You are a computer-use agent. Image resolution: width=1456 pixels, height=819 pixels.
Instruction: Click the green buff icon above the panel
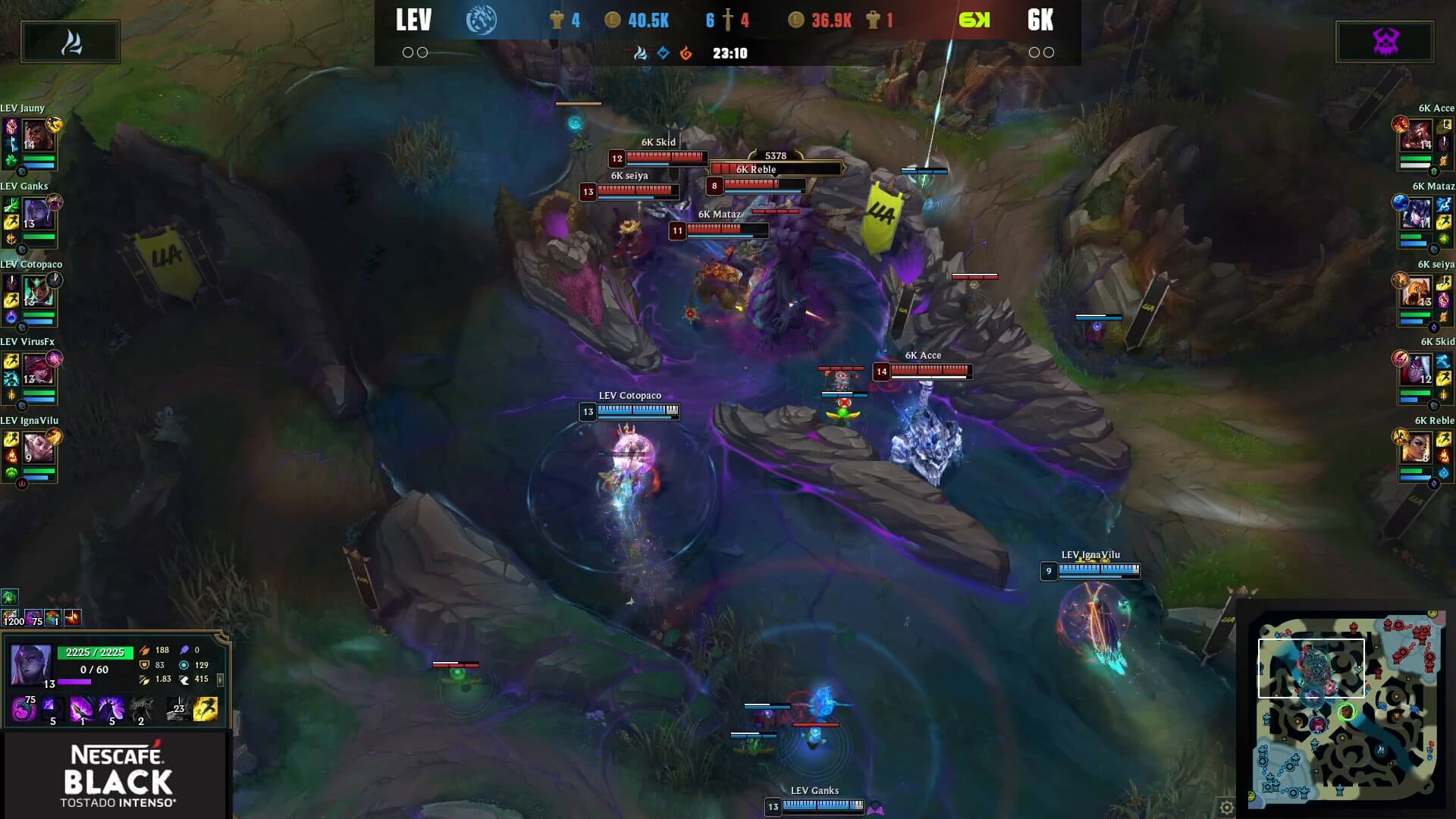click(x=9, y=598)
